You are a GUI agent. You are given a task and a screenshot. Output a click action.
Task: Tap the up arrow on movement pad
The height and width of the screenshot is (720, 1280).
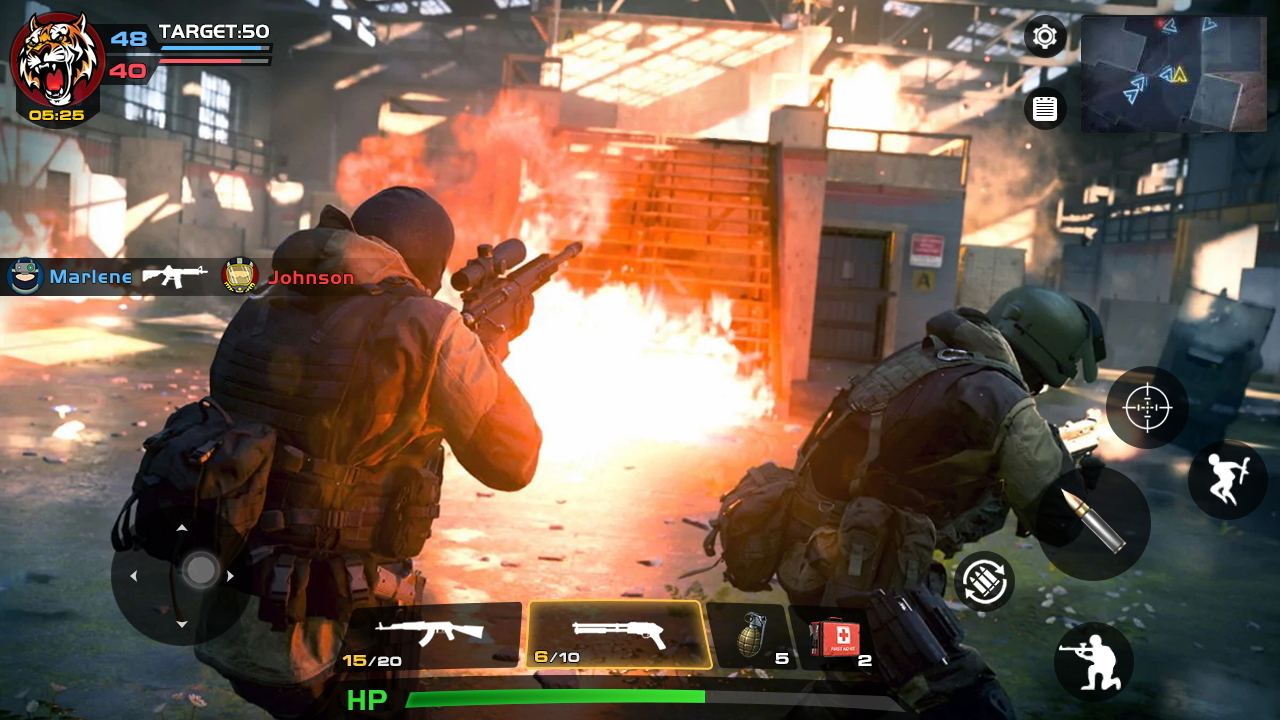click(182, 527)
